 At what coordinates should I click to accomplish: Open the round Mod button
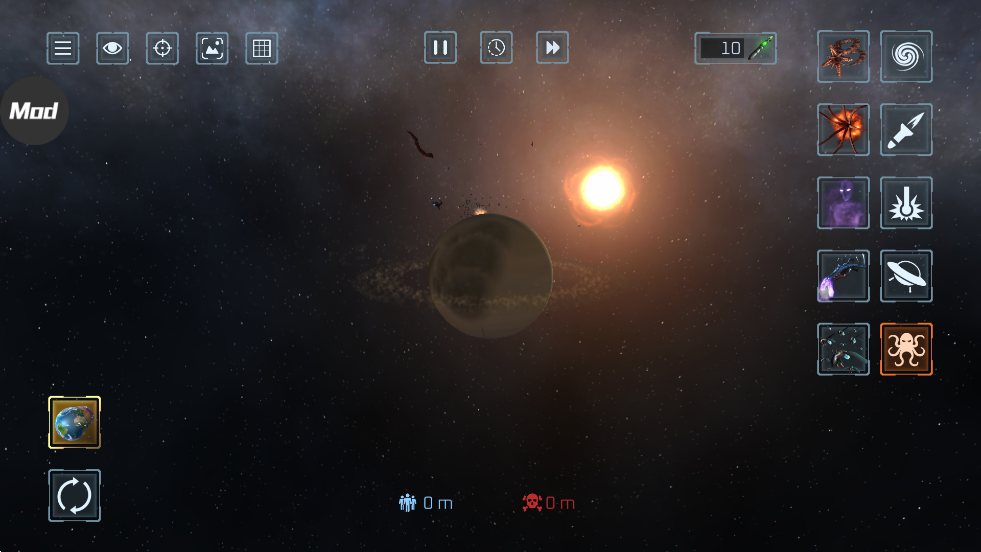point(33,111)
